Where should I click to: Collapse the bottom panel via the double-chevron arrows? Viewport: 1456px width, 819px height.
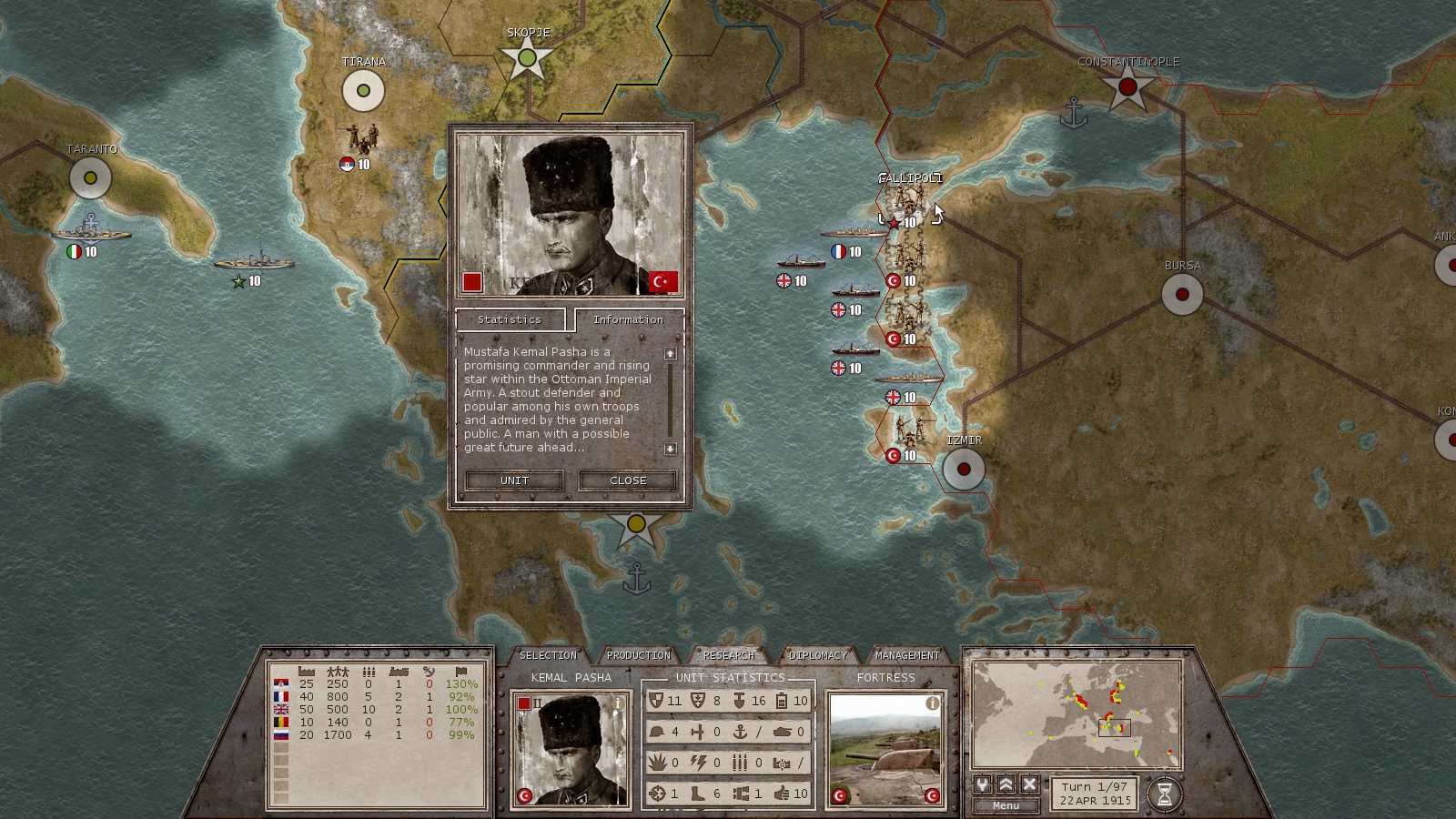click(x=1006, y=785)
